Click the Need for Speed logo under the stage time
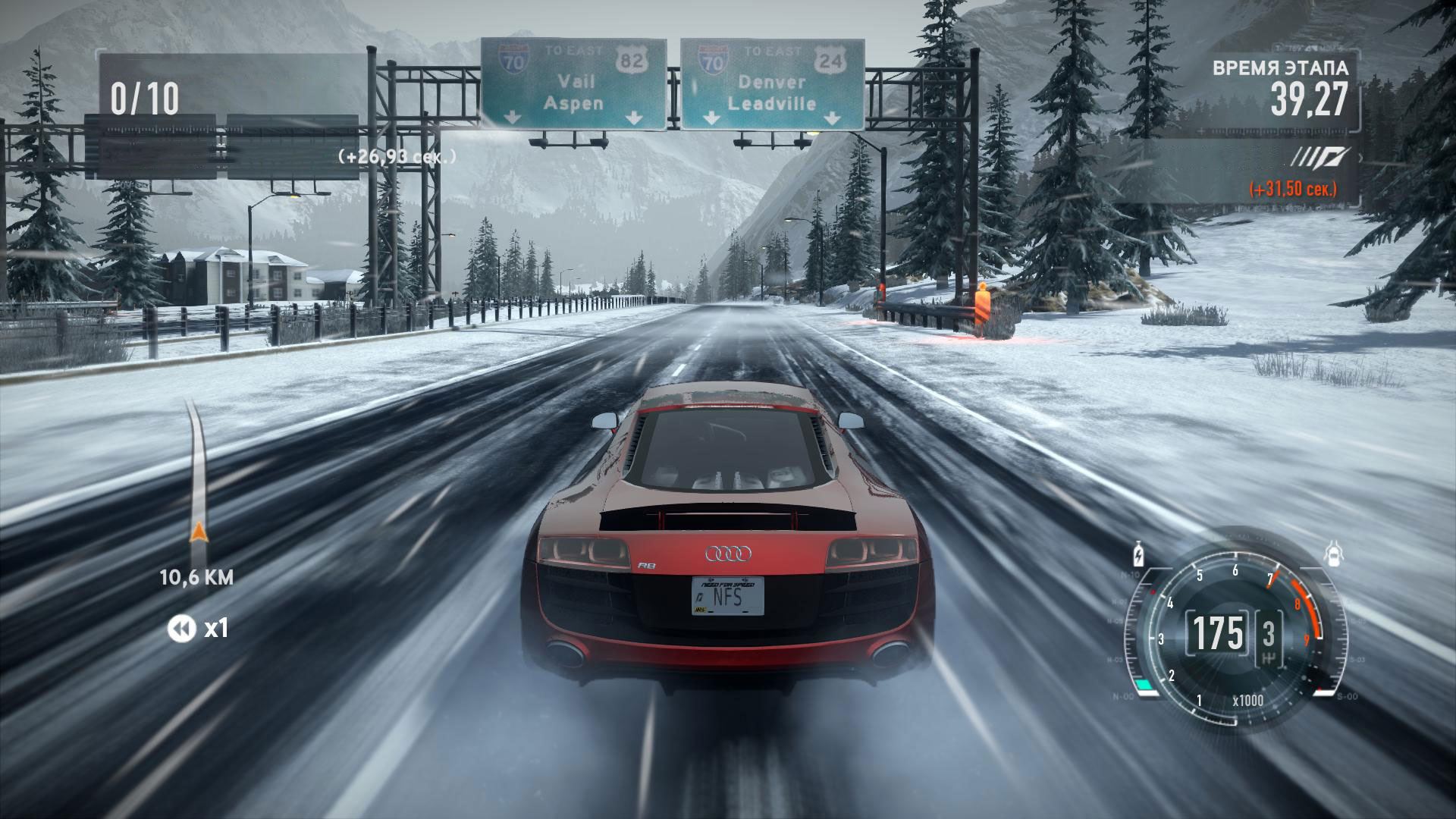The image size is (1456, 819). pyautogui.click(x=1321, y=158)
